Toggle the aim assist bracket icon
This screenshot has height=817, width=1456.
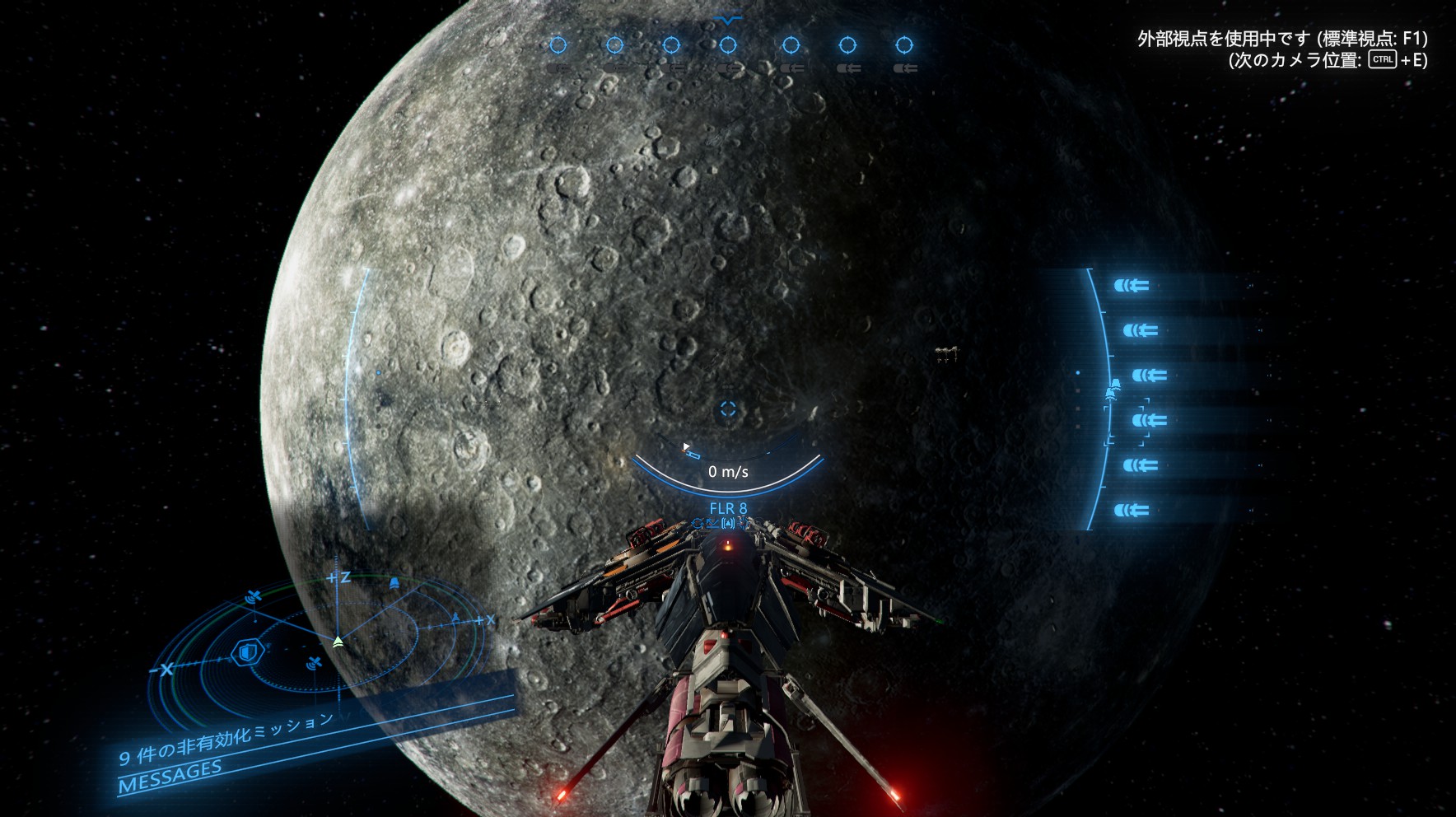(727, 523)
